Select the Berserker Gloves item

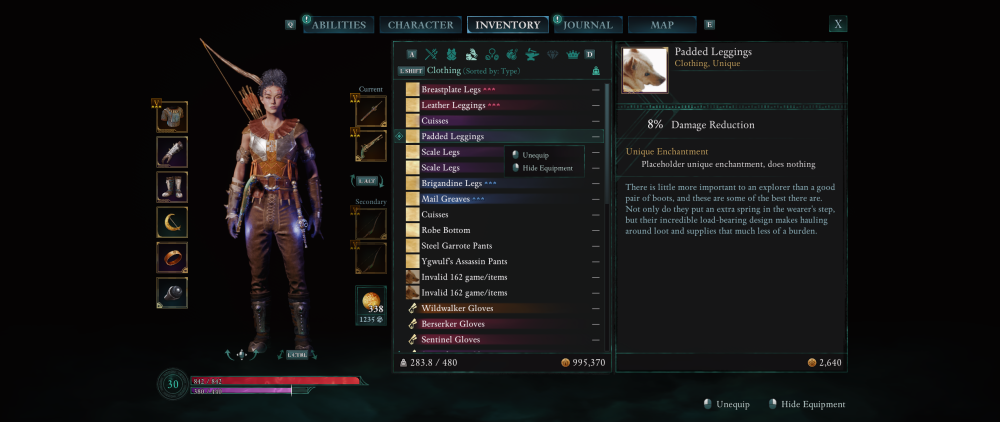[453, 324]
